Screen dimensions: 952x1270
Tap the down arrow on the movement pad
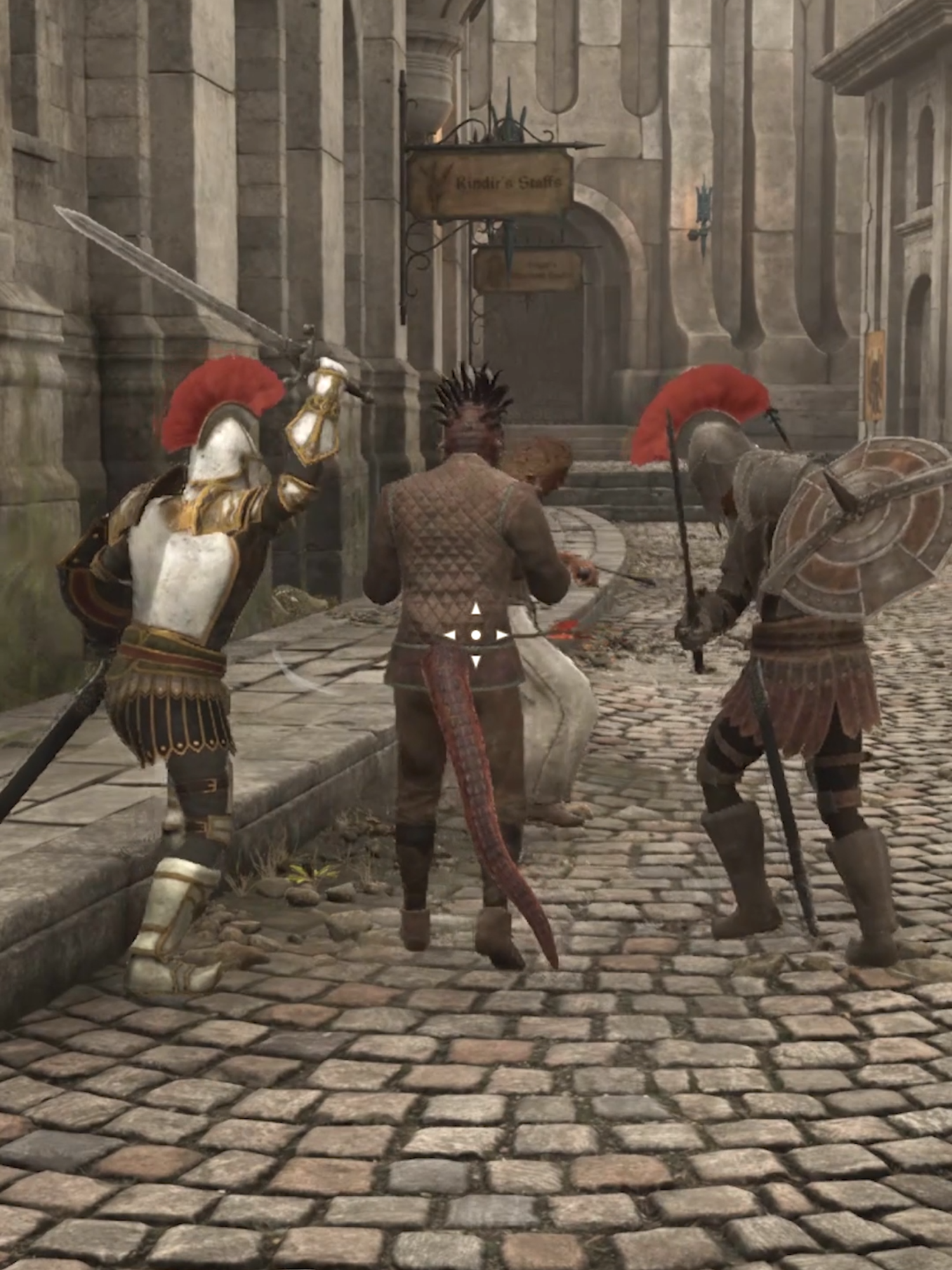476,659
